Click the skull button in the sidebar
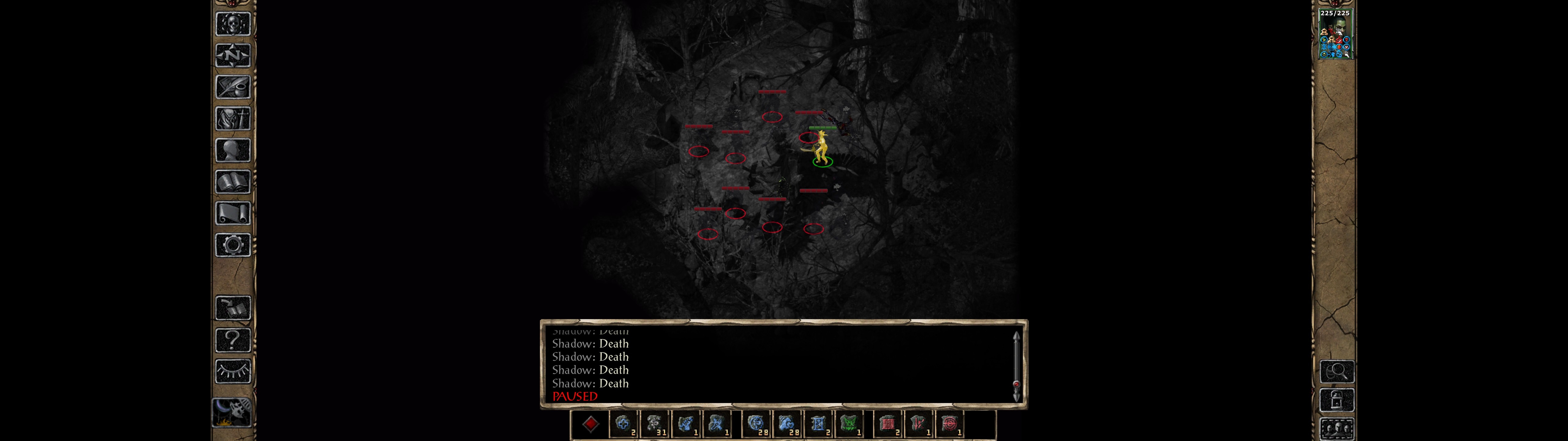Screen dimensions: 1568x441 [x=233, y=24]
